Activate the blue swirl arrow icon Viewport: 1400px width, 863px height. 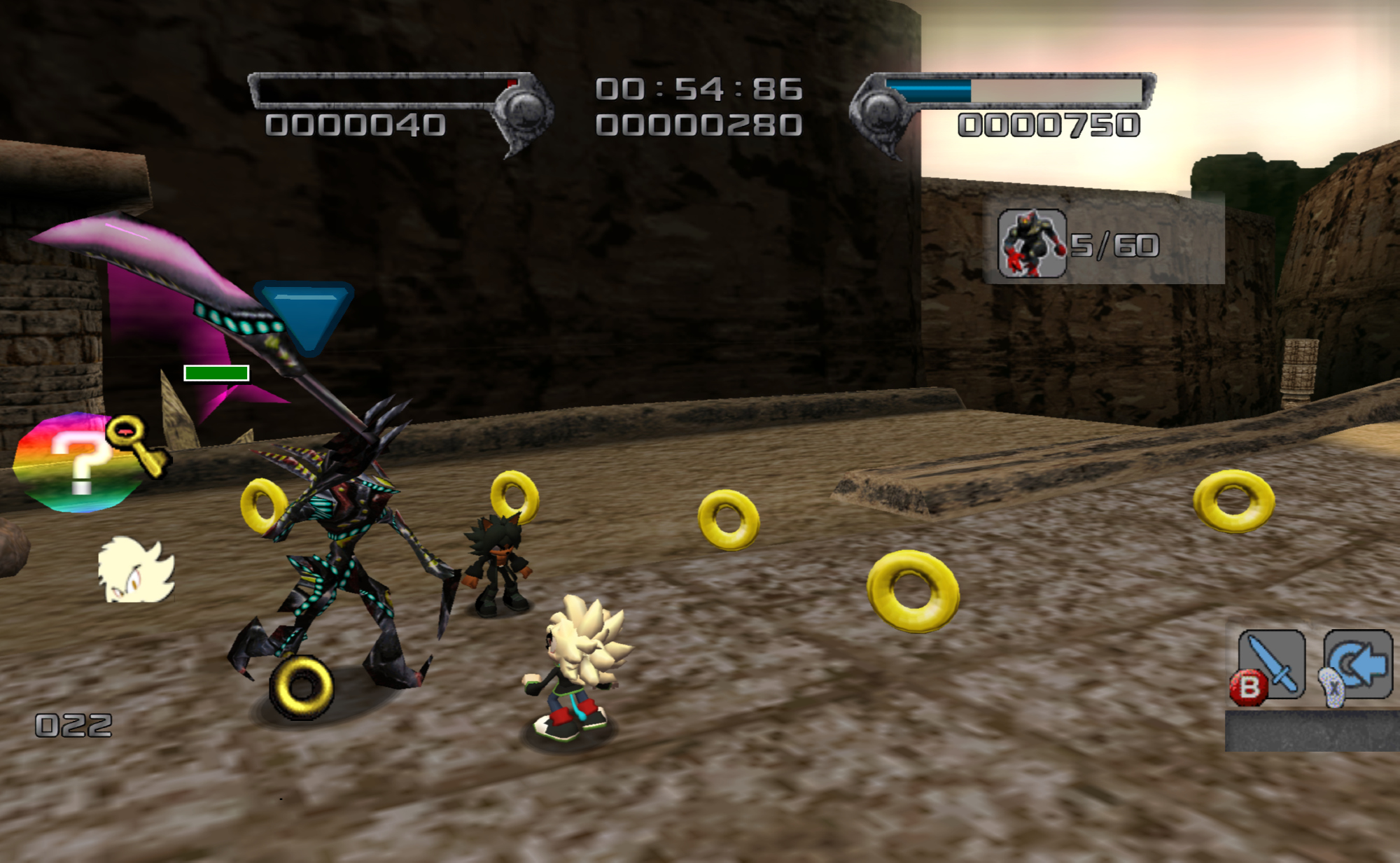(1358, 664)
